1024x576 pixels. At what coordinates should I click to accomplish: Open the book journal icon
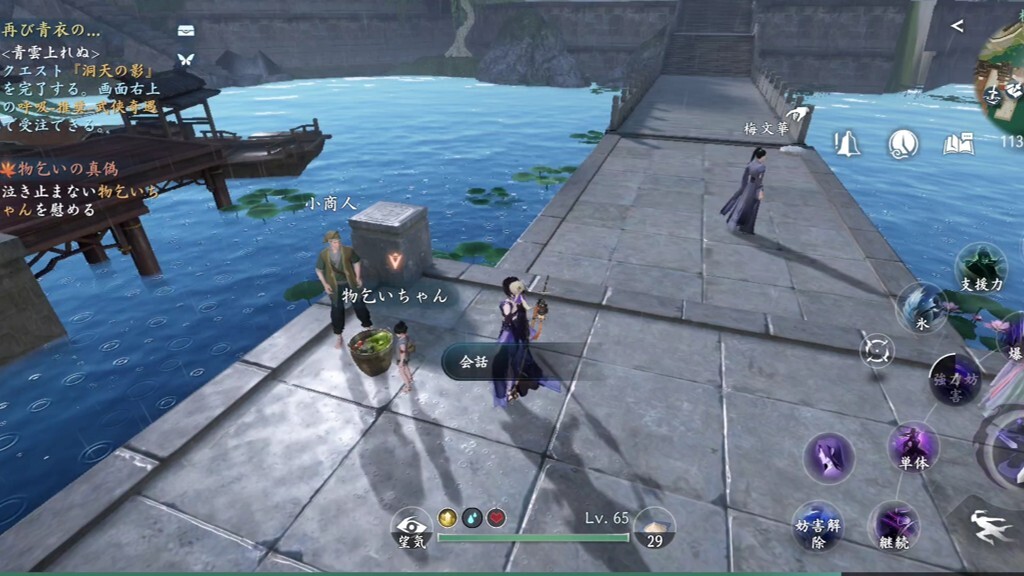click(x=958, y=144)
